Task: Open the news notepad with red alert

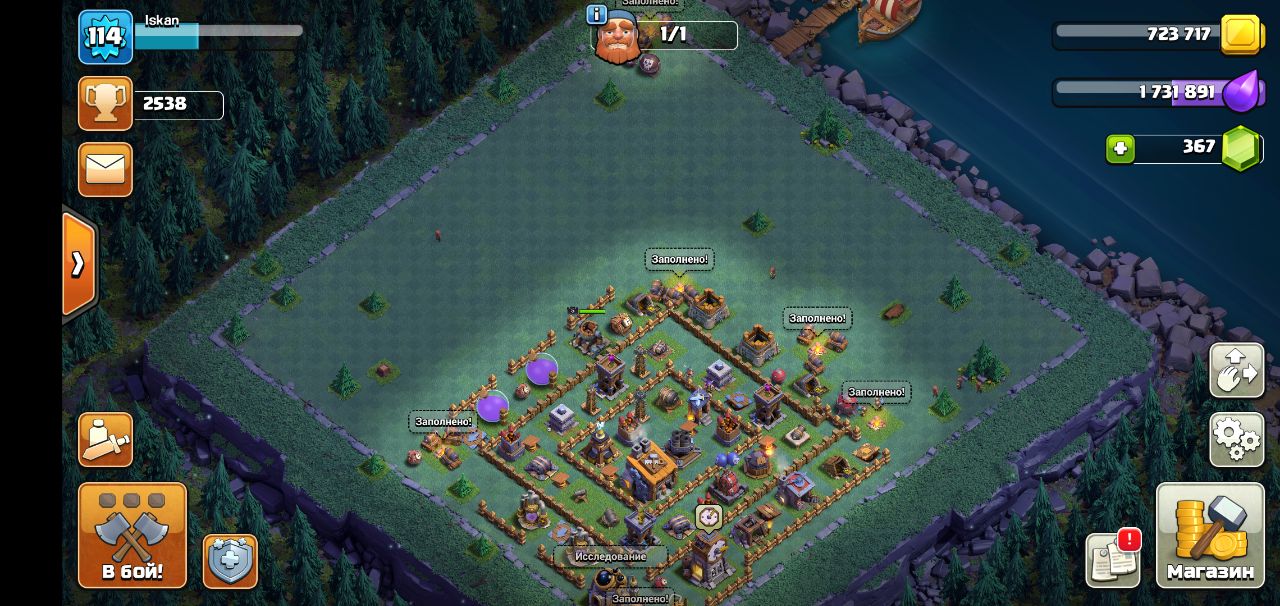Action: [1113, 558]
